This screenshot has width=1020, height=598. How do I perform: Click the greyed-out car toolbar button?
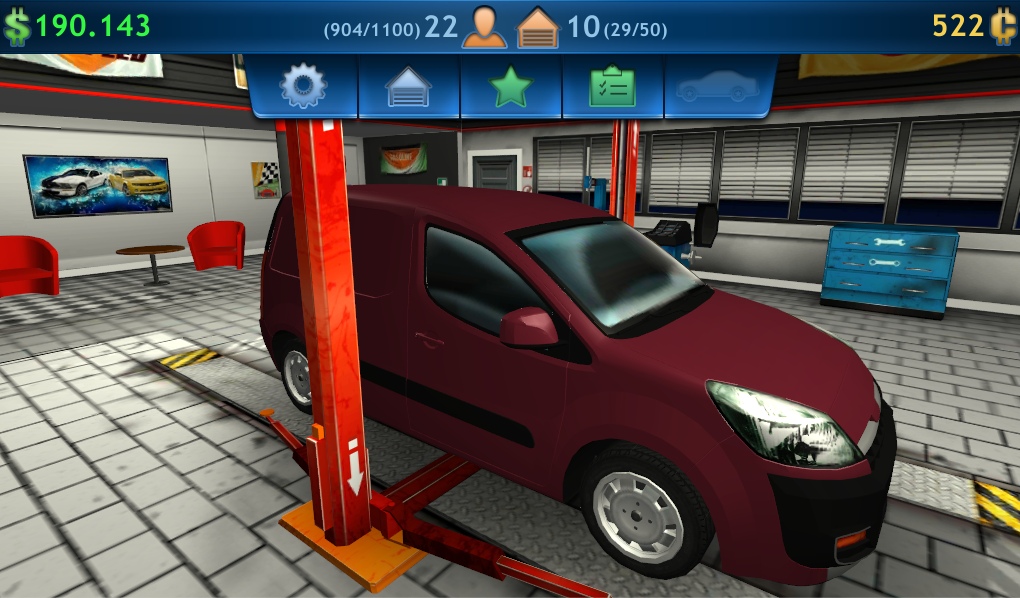717,88
